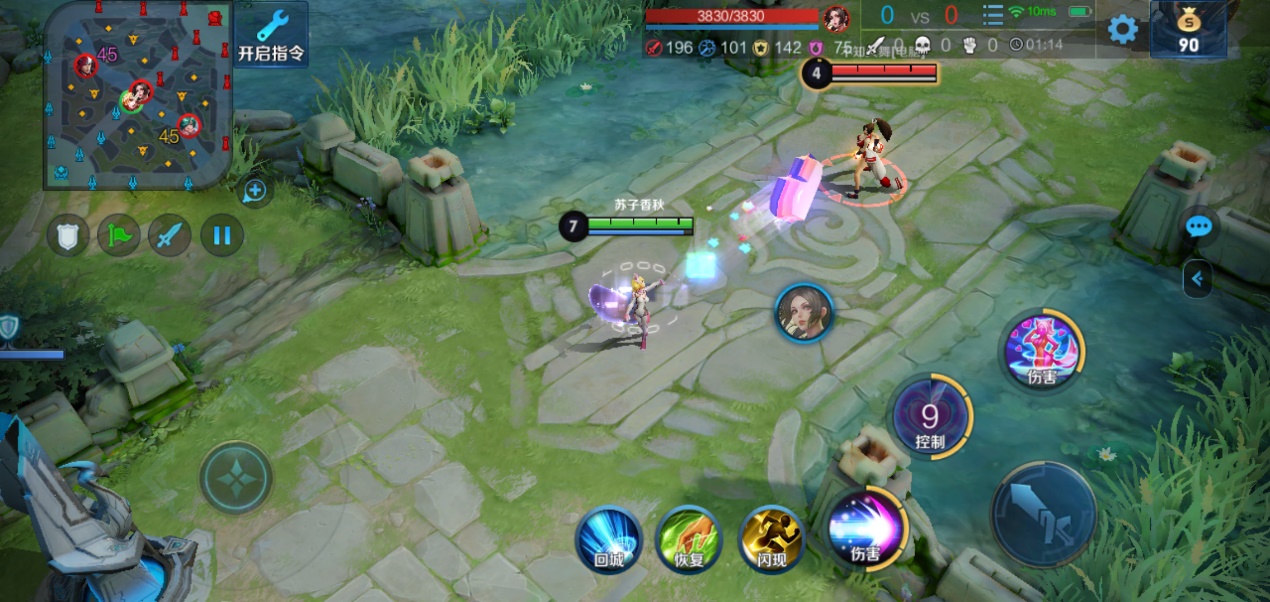Target the enemy hero portrait button
1270x602 pixels.
(x=804, y=313)
